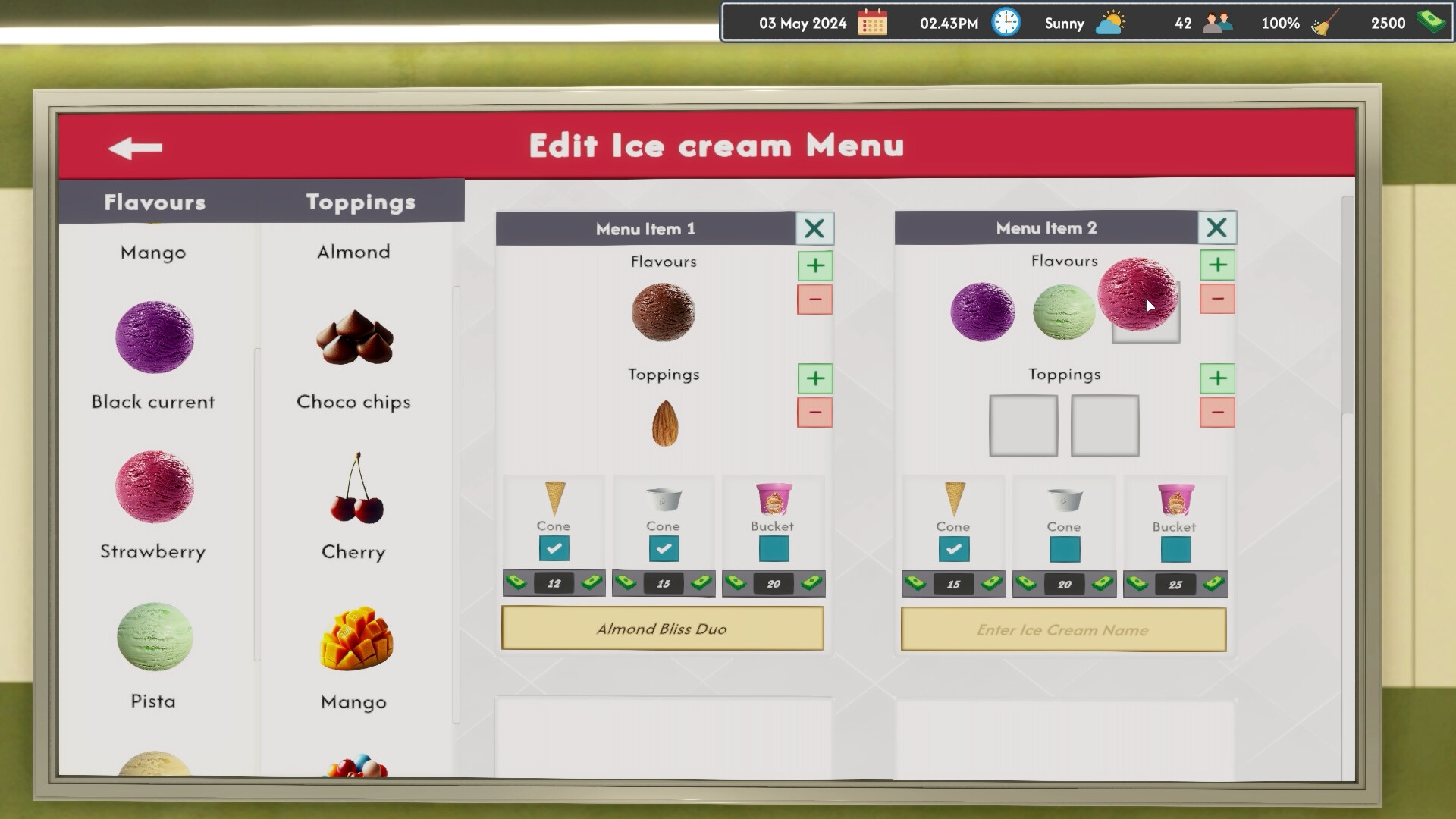Enable the cup Cone option for Menu Item 2
1456x819 pixels.
tap(1063, 548)
